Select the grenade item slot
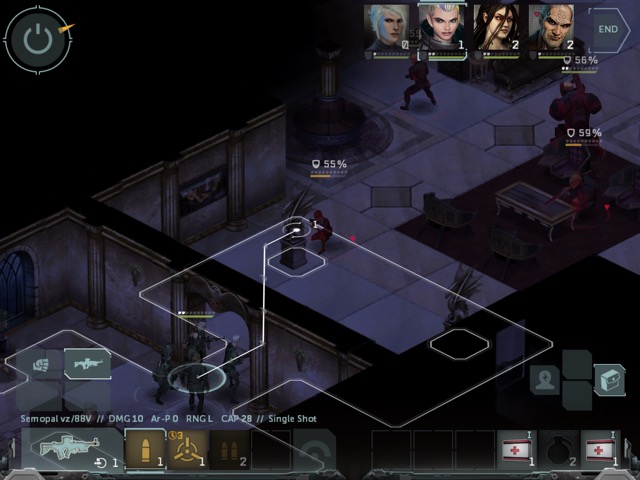The width and height of the screenshot is (640, 480). point(559,449)
